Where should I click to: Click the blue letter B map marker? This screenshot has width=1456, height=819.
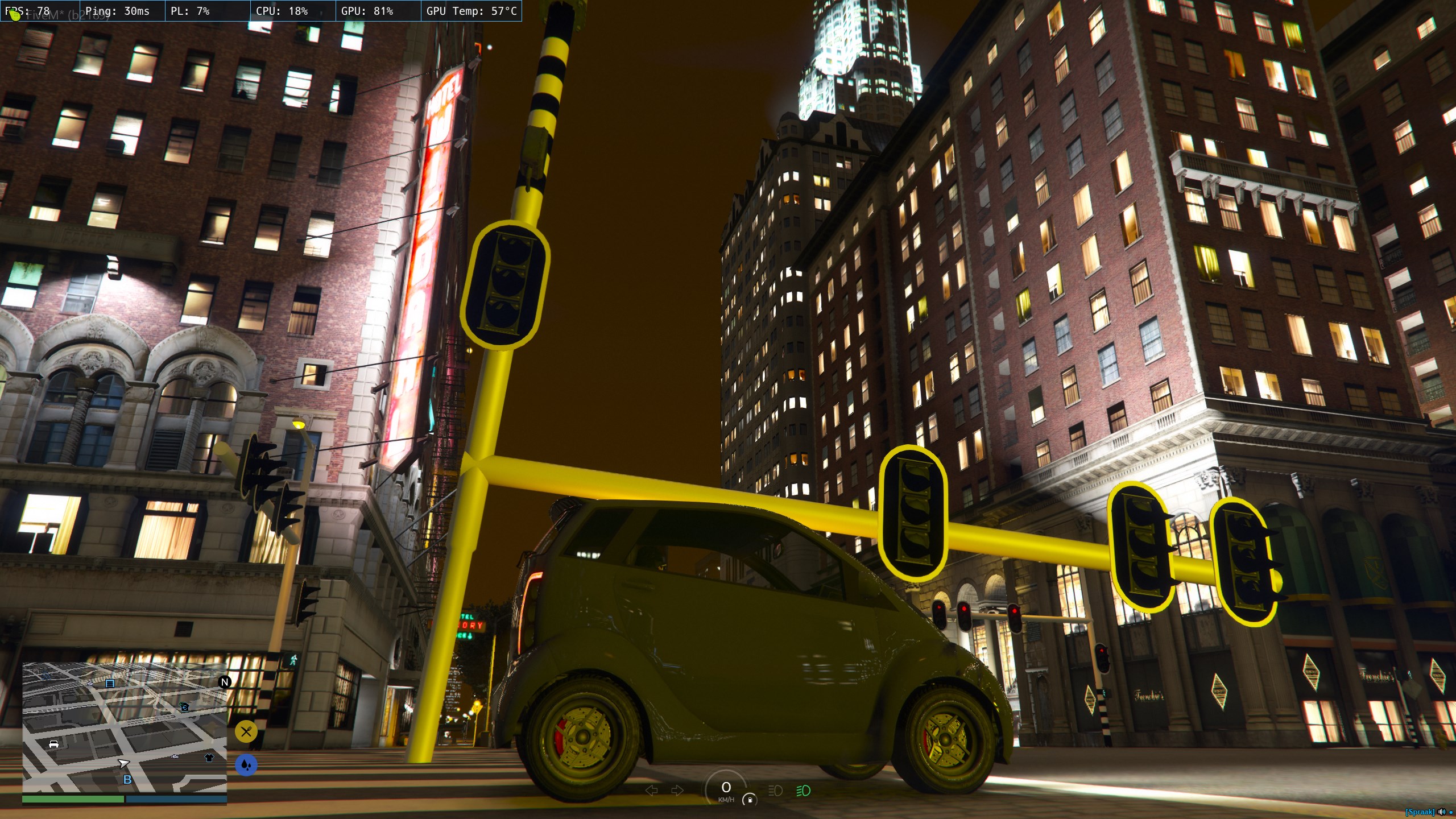127,780
